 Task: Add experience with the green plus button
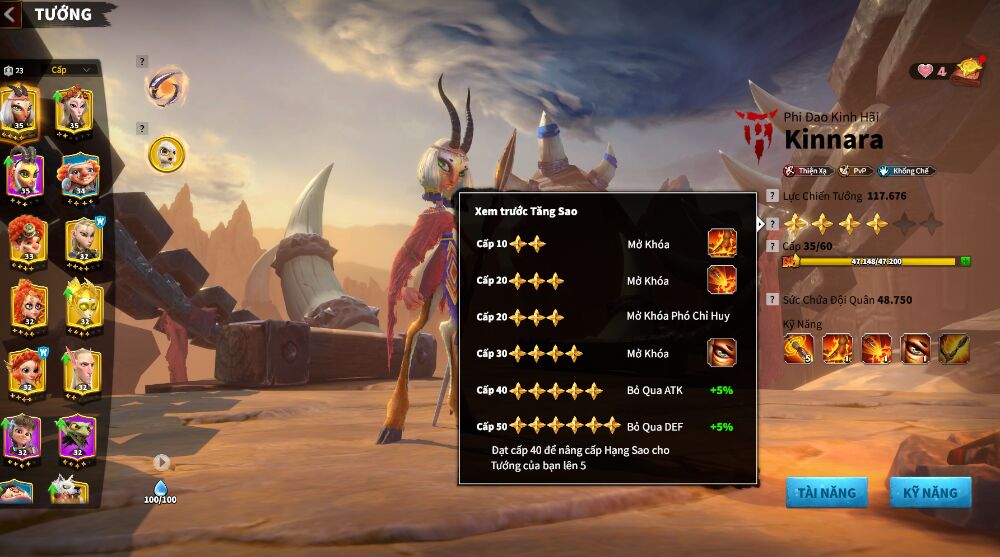click(965, 261)
